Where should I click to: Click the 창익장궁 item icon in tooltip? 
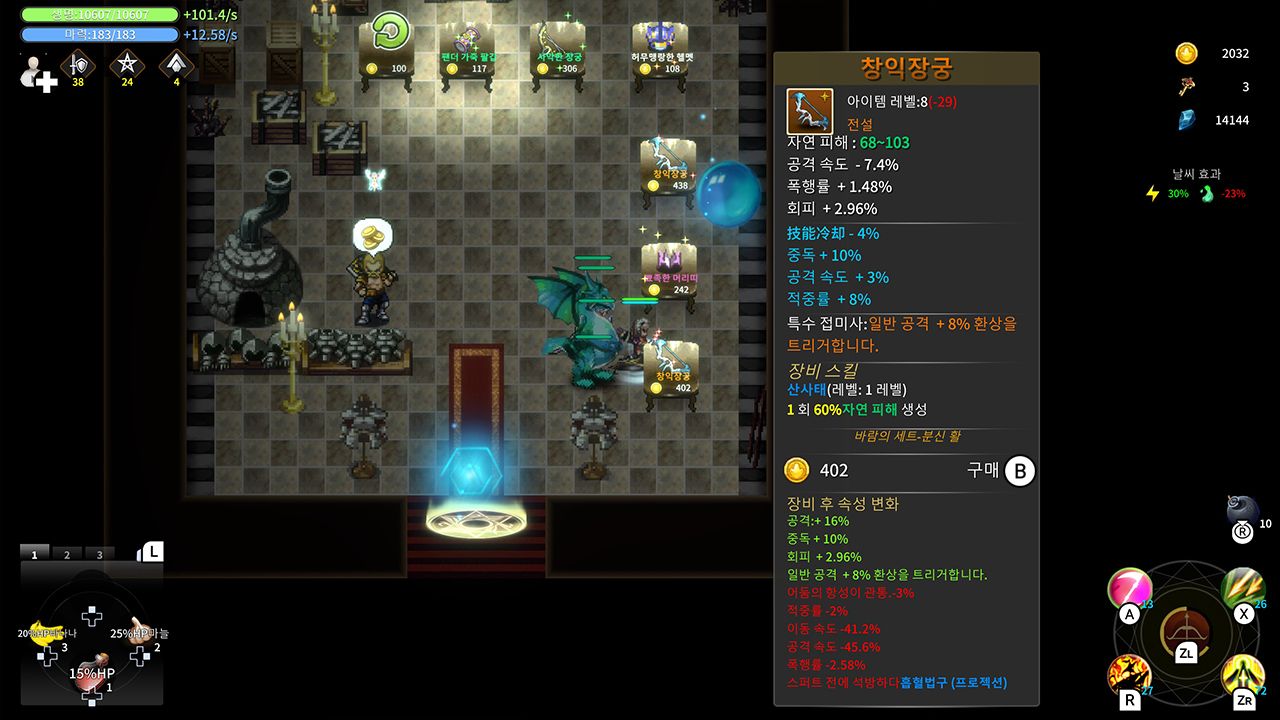810,111
